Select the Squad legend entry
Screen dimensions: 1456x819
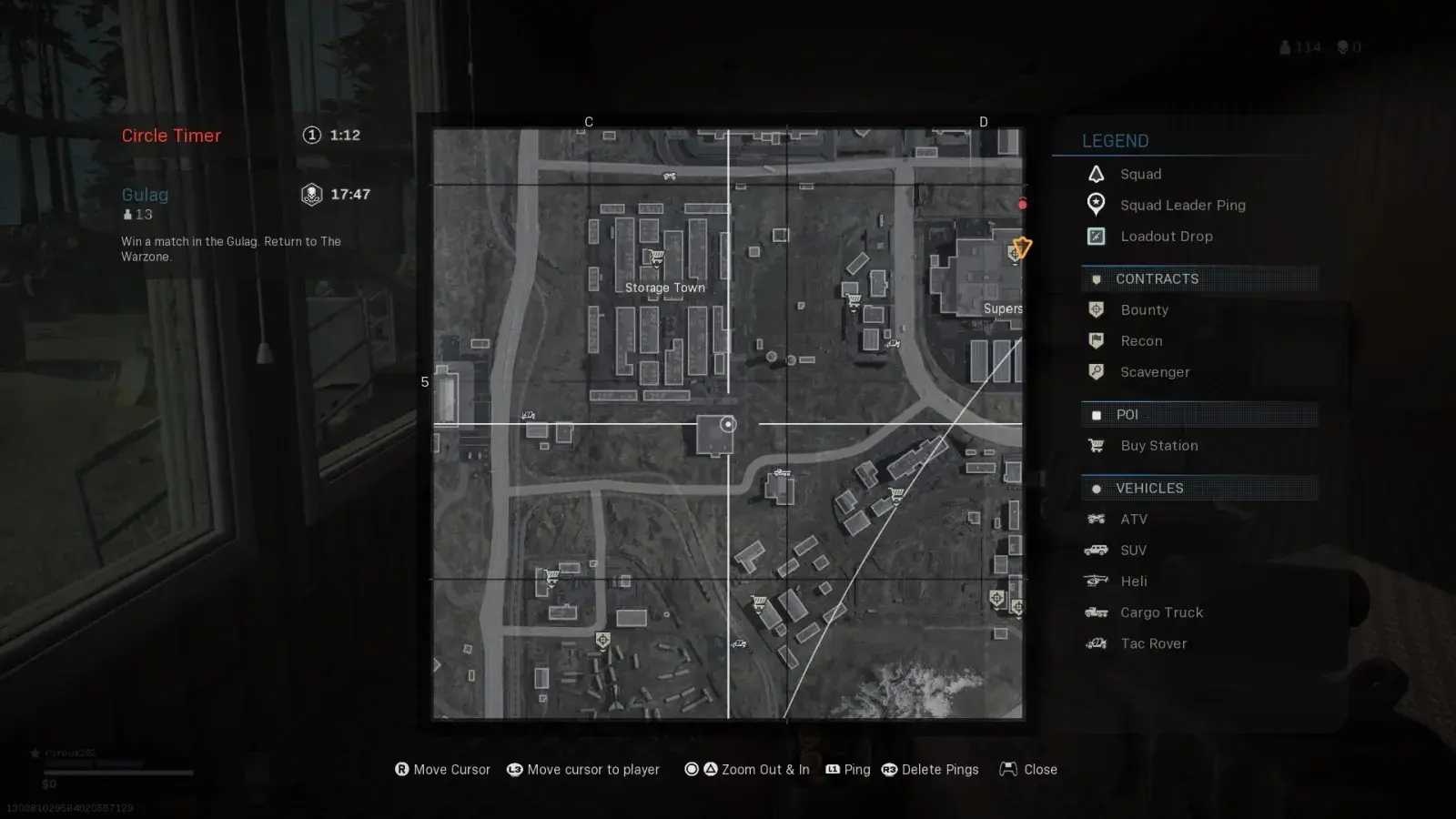click(1140, 174)
